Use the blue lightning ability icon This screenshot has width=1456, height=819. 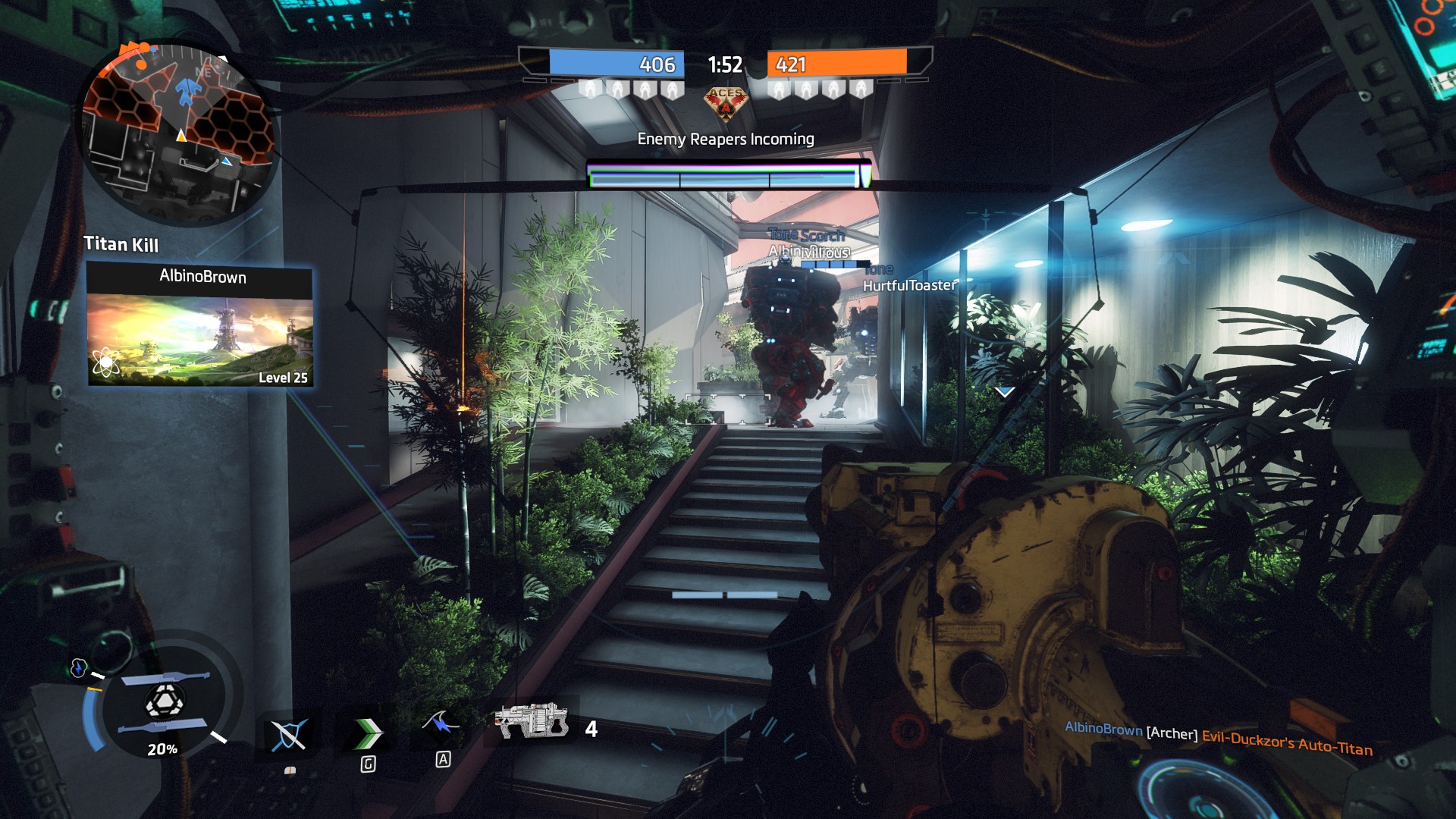pos(441,724)
